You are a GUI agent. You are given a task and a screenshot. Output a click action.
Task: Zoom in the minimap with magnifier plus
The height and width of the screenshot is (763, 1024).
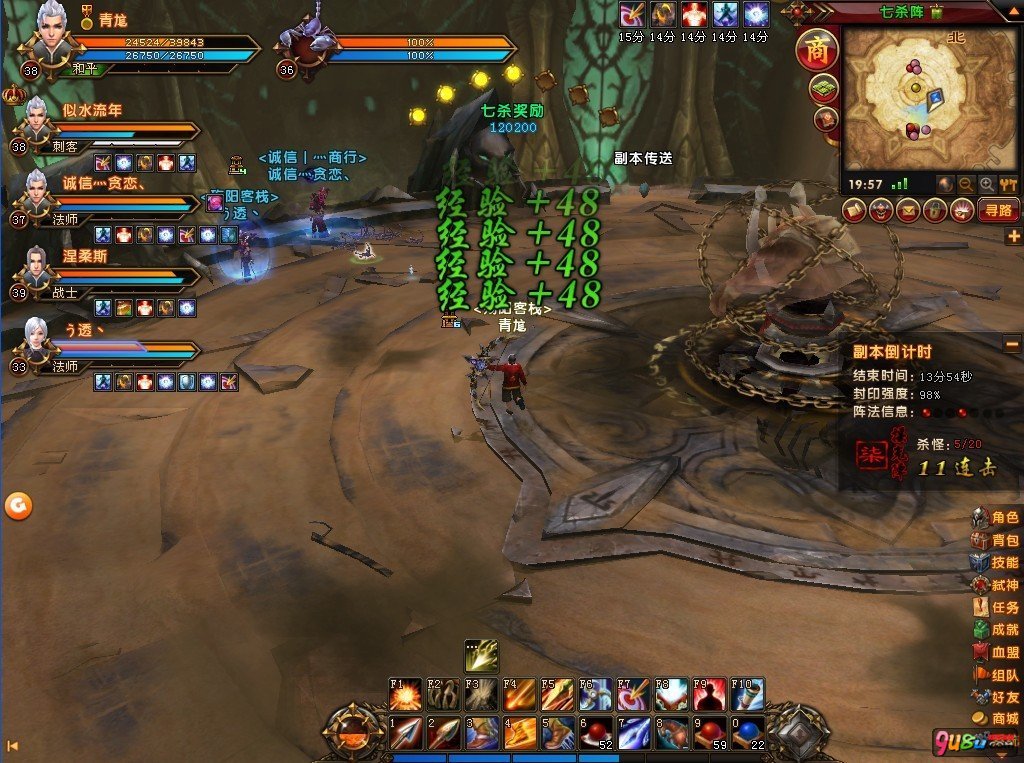click(x=987, y=185)
